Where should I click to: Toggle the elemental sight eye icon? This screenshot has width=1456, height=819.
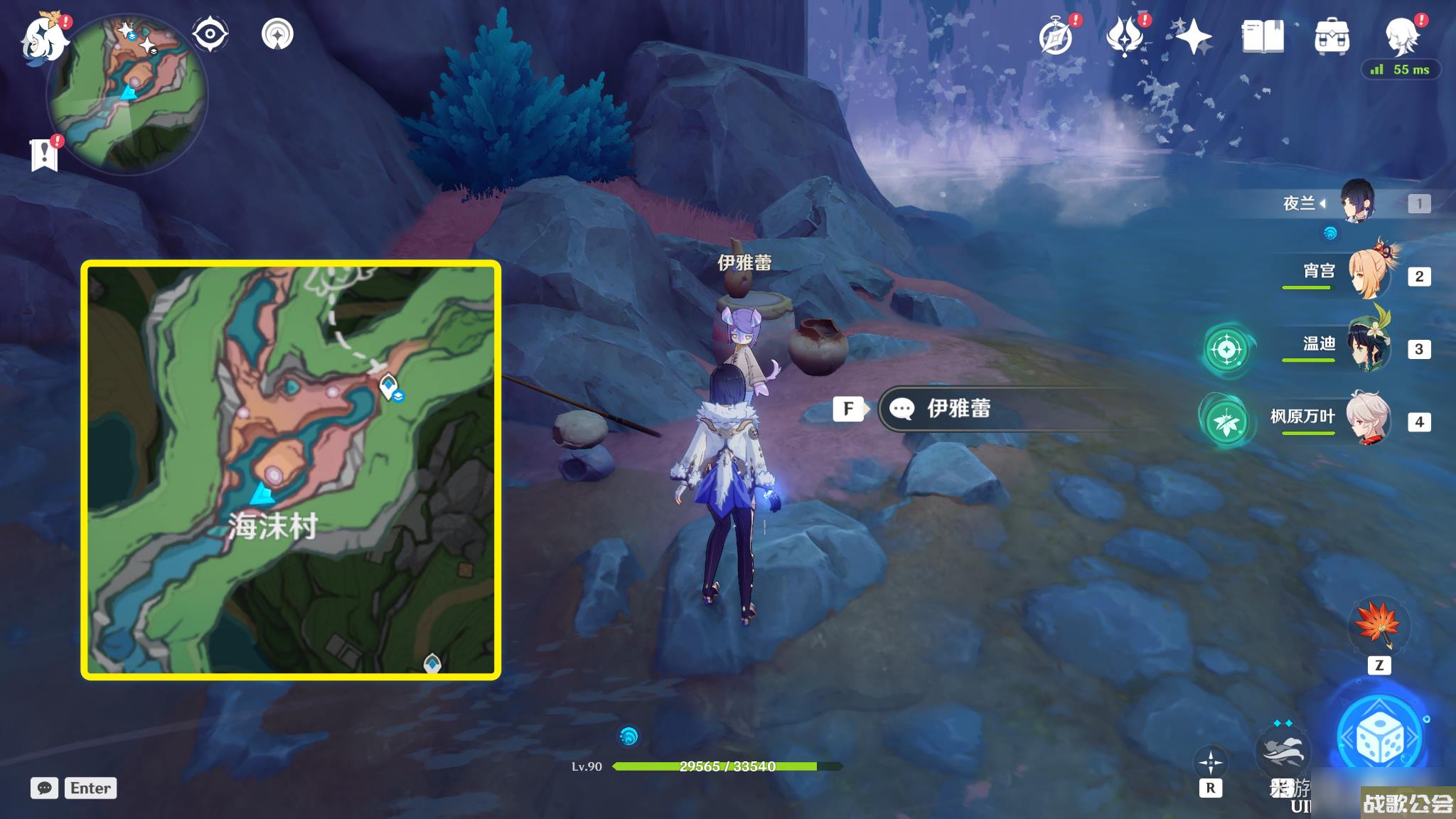[x=210, y=34]
